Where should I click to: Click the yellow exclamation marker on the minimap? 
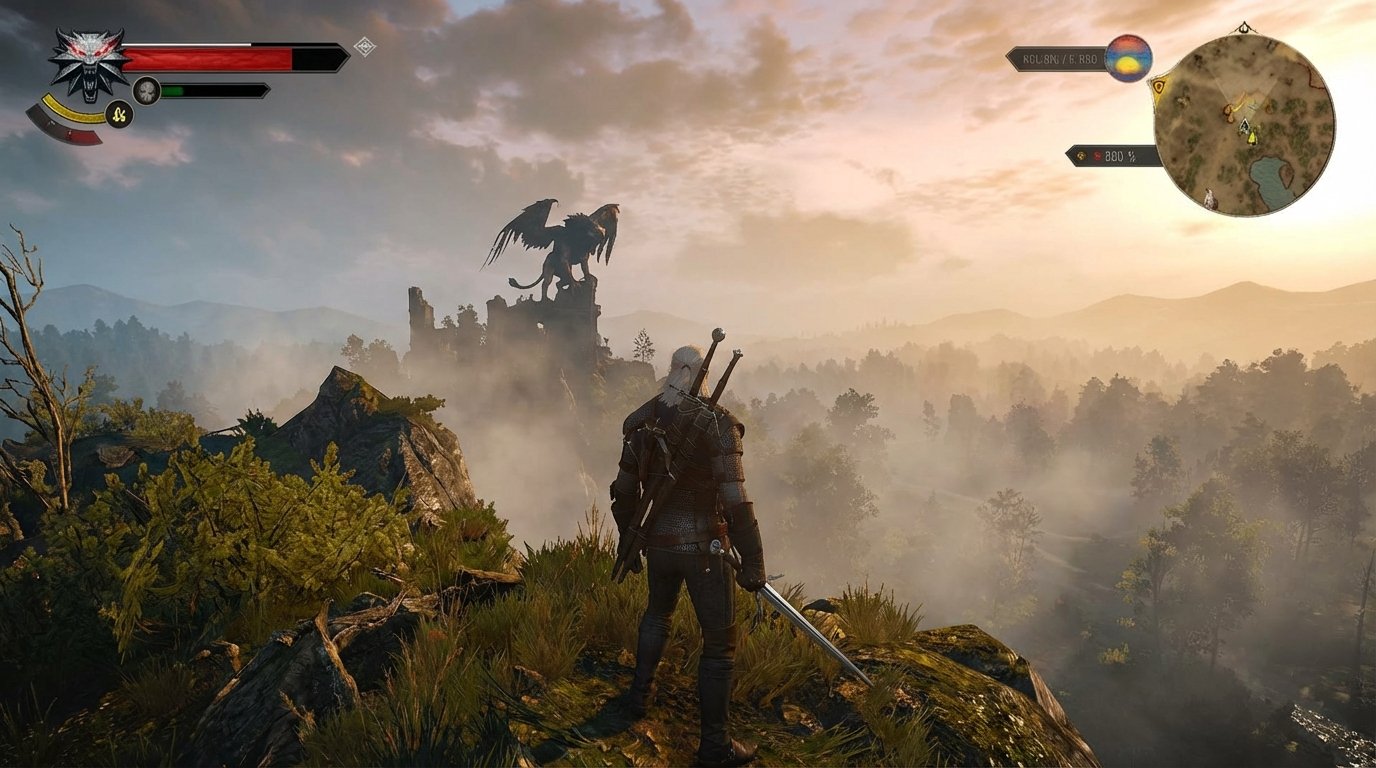click(x=1252, y=138)
